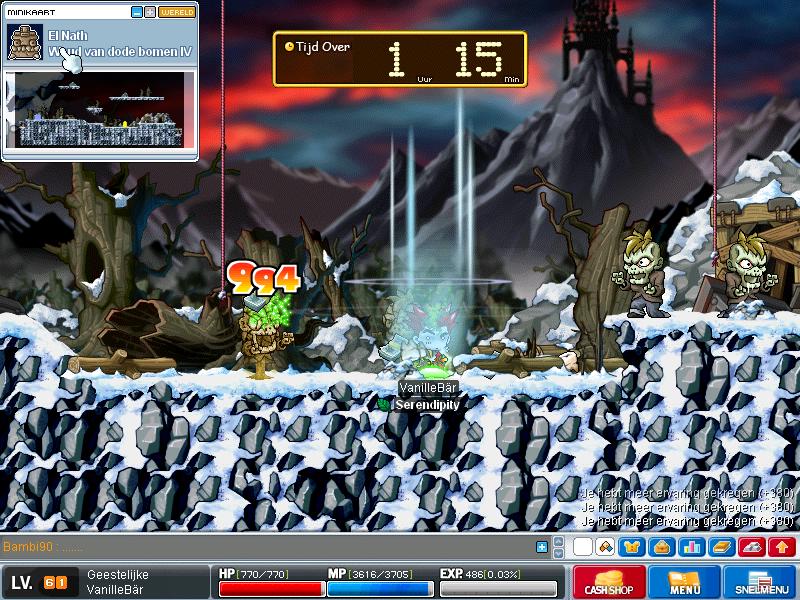The image size is (800, 600).
Task: Open the main Menu button
Action: (x=684, y=583)
